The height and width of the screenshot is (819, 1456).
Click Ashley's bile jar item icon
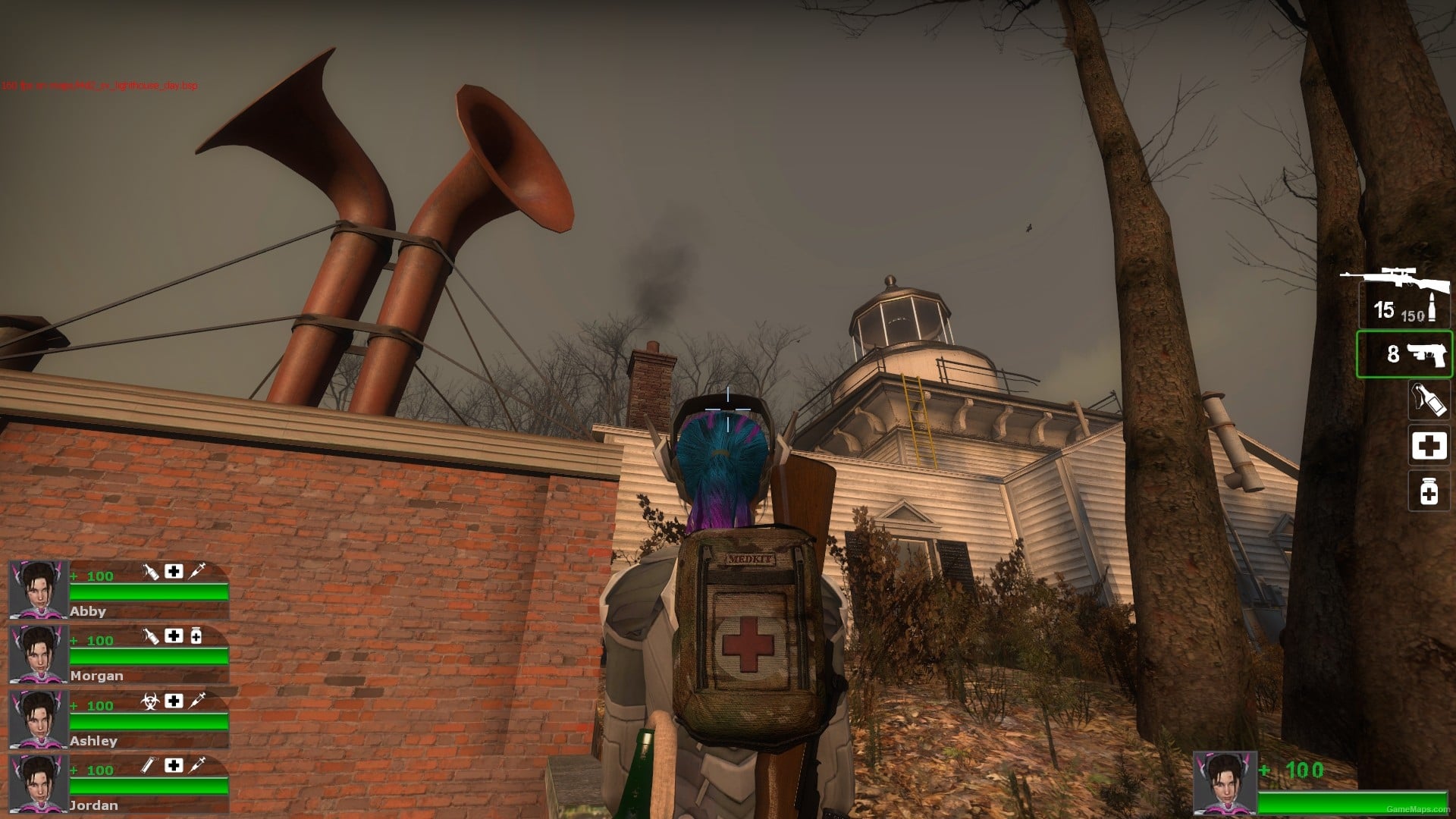pos(151,700)
